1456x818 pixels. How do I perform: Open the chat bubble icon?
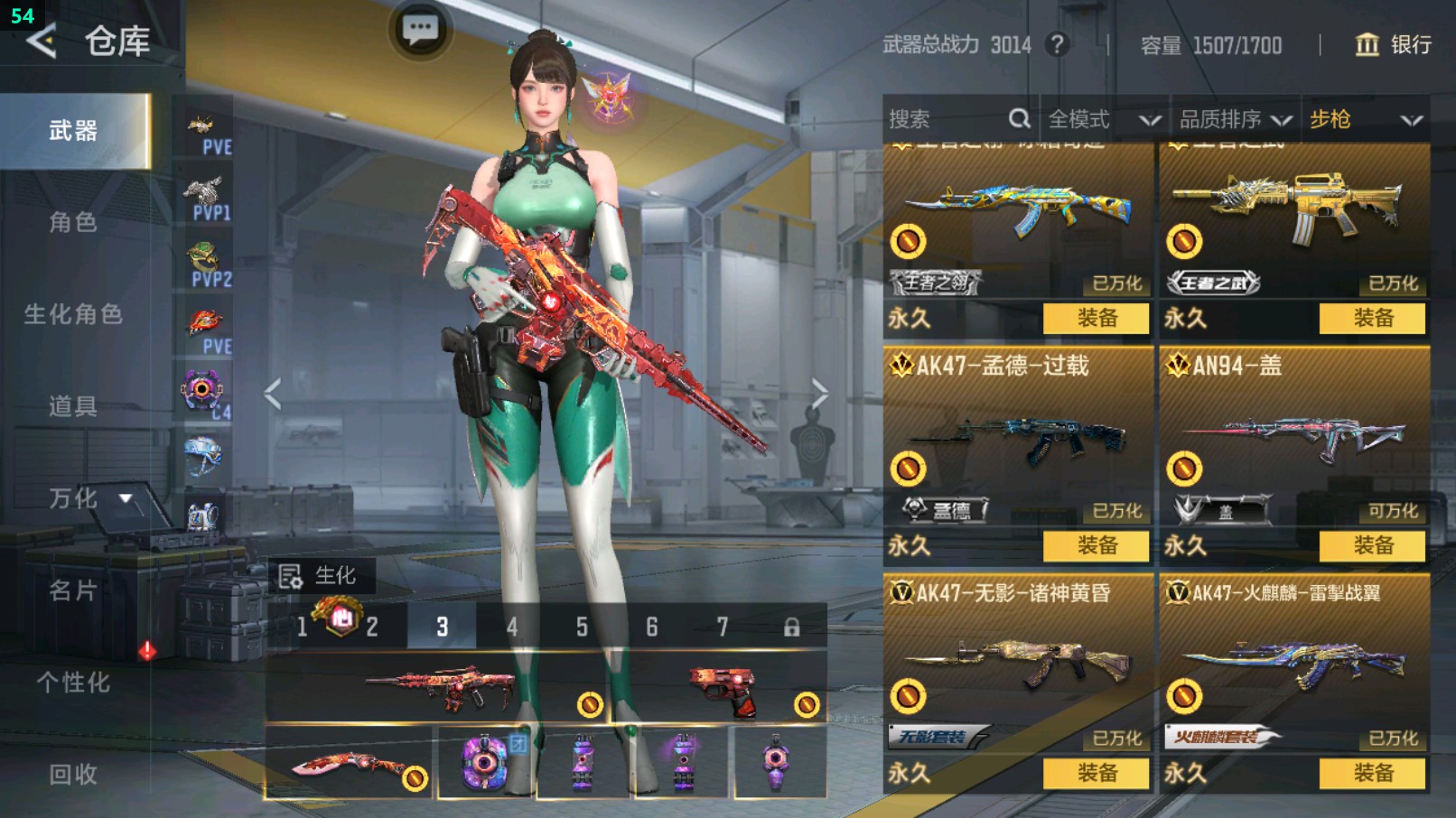click(x=420, y=31)
